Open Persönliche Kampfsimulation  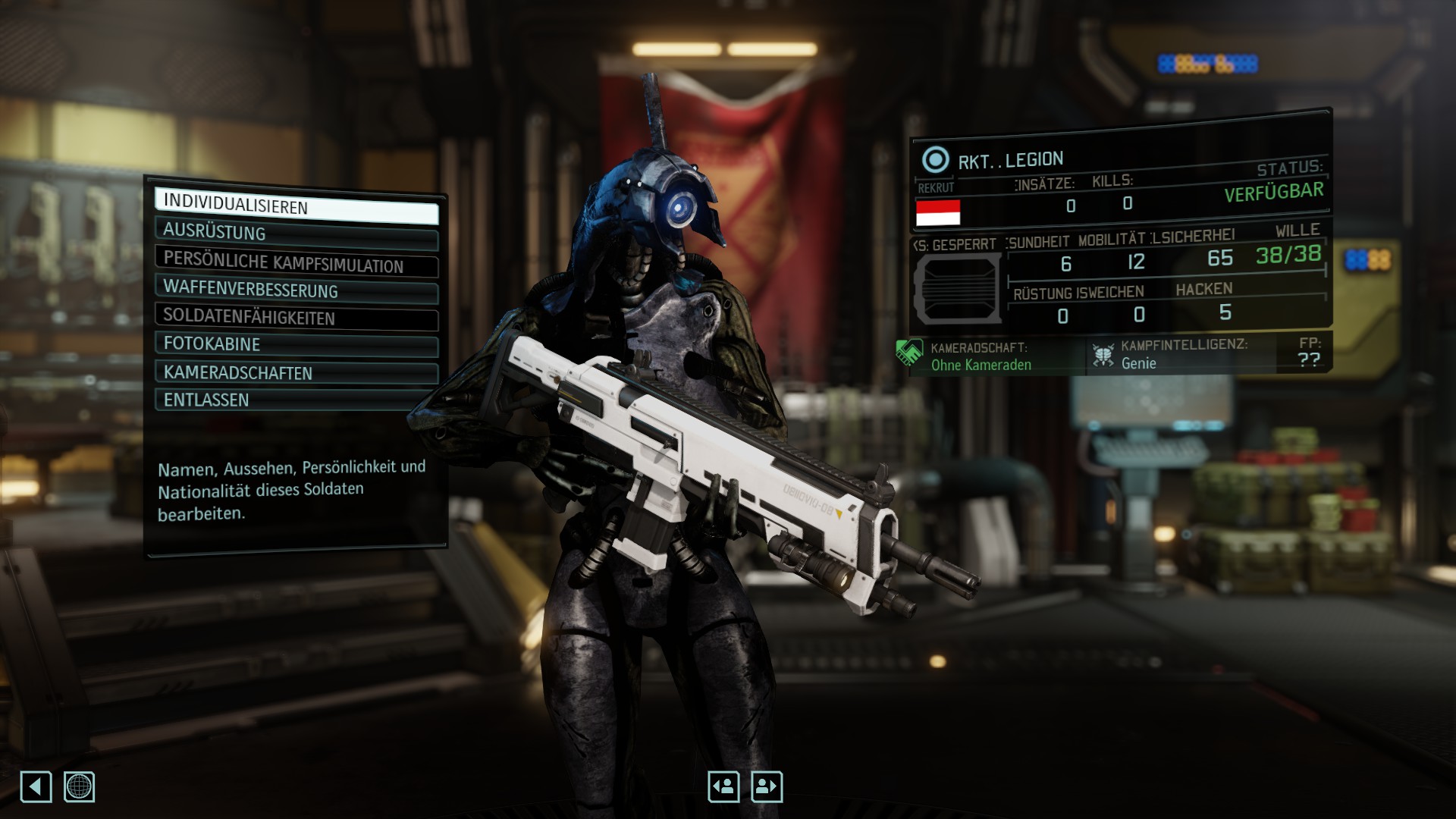(296, 261)
